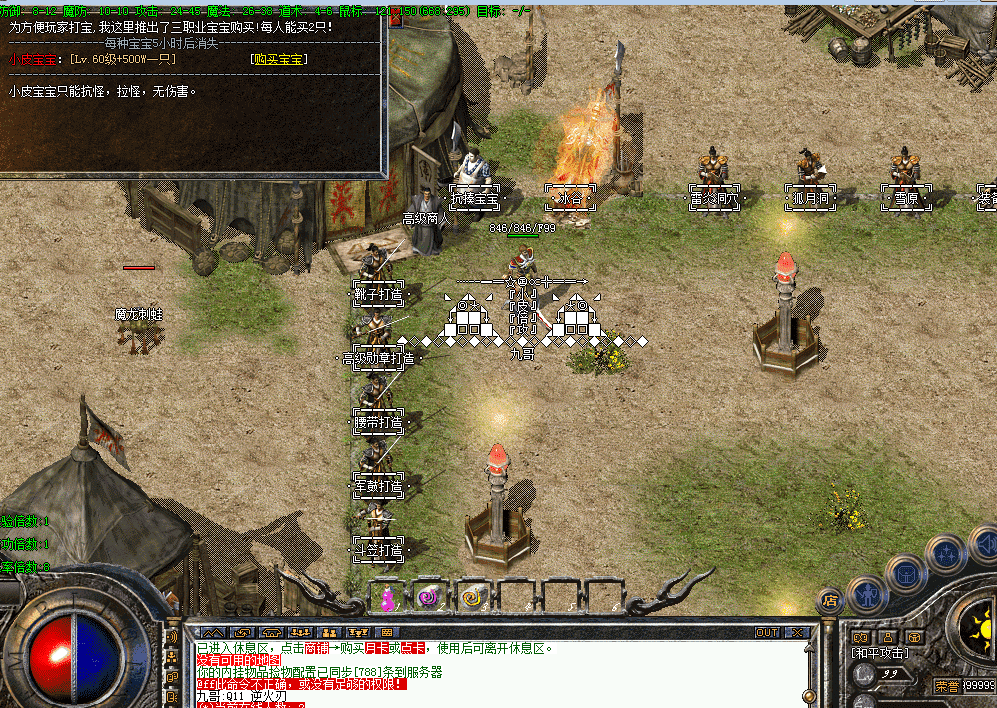997x708 pixels.
Task: Click the 购买宝宝 link in the dialogue
Action: click(x=279, y=60)
